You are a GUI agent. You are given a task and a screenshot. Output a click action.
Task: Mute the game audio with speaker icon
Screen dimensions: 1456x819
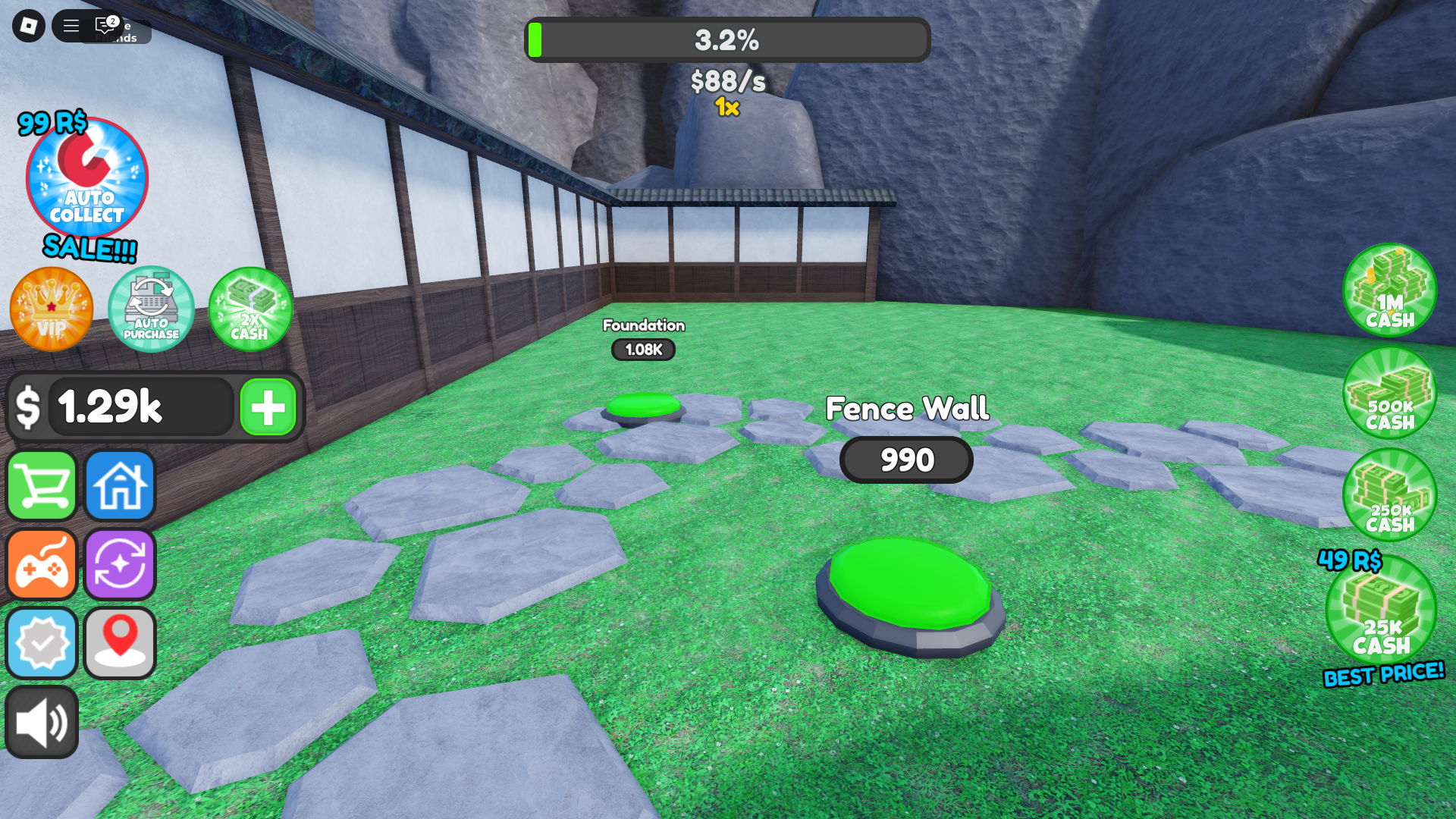[41, 721]
